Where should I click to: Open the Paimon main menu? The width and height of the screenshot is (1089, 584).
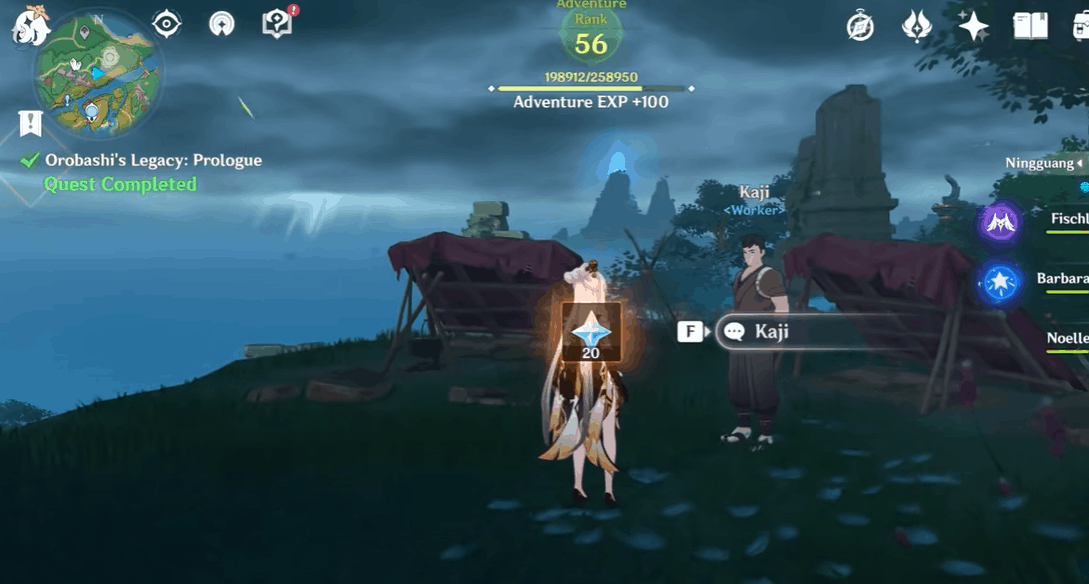point(31,27)
